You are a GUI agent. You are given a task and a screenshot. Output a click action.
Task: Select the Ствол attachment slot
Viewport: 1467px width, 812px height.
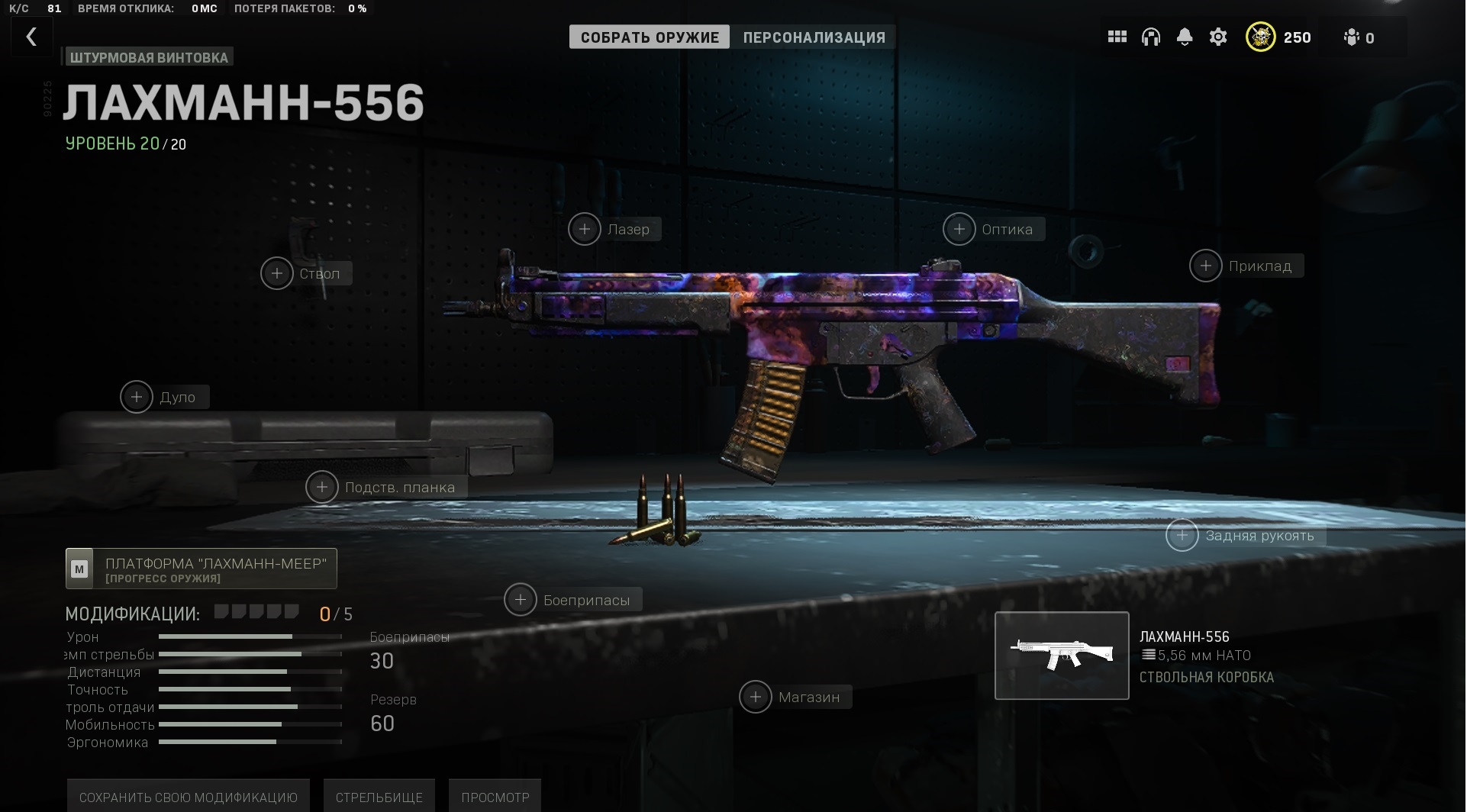[x=277, y=274]
